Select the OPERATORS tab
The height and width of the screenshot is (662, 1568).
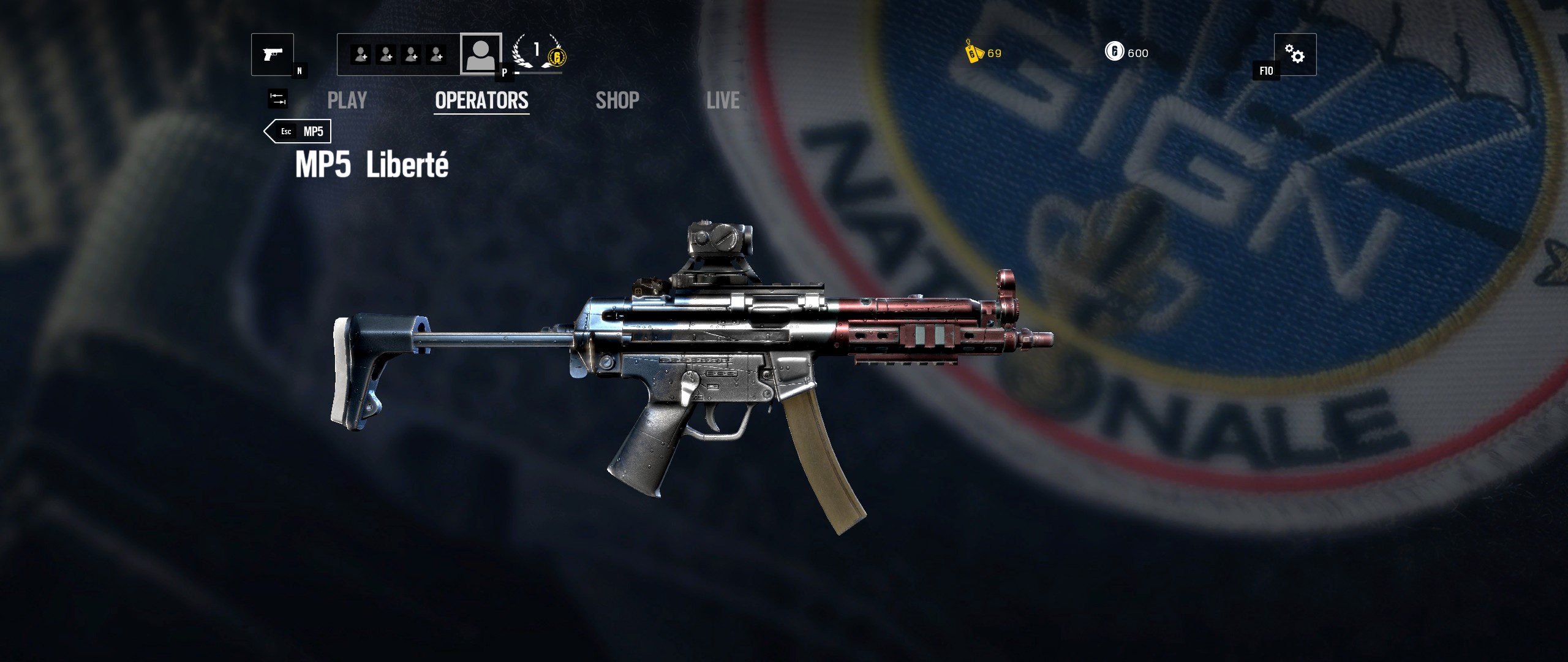[x=481, y=100]
